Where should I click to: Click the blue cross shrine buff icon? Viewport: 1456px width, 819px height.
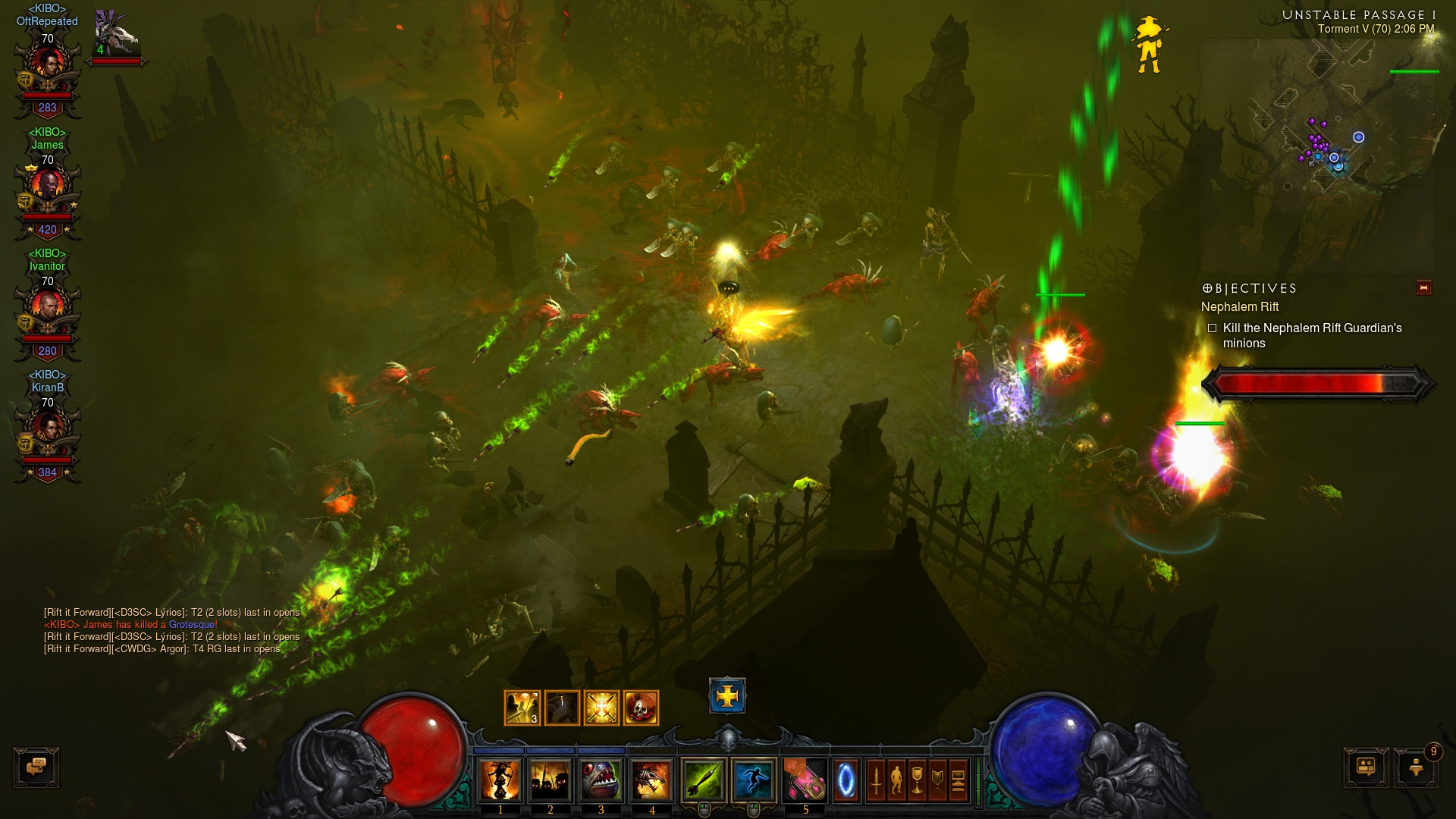pos(727,695)
